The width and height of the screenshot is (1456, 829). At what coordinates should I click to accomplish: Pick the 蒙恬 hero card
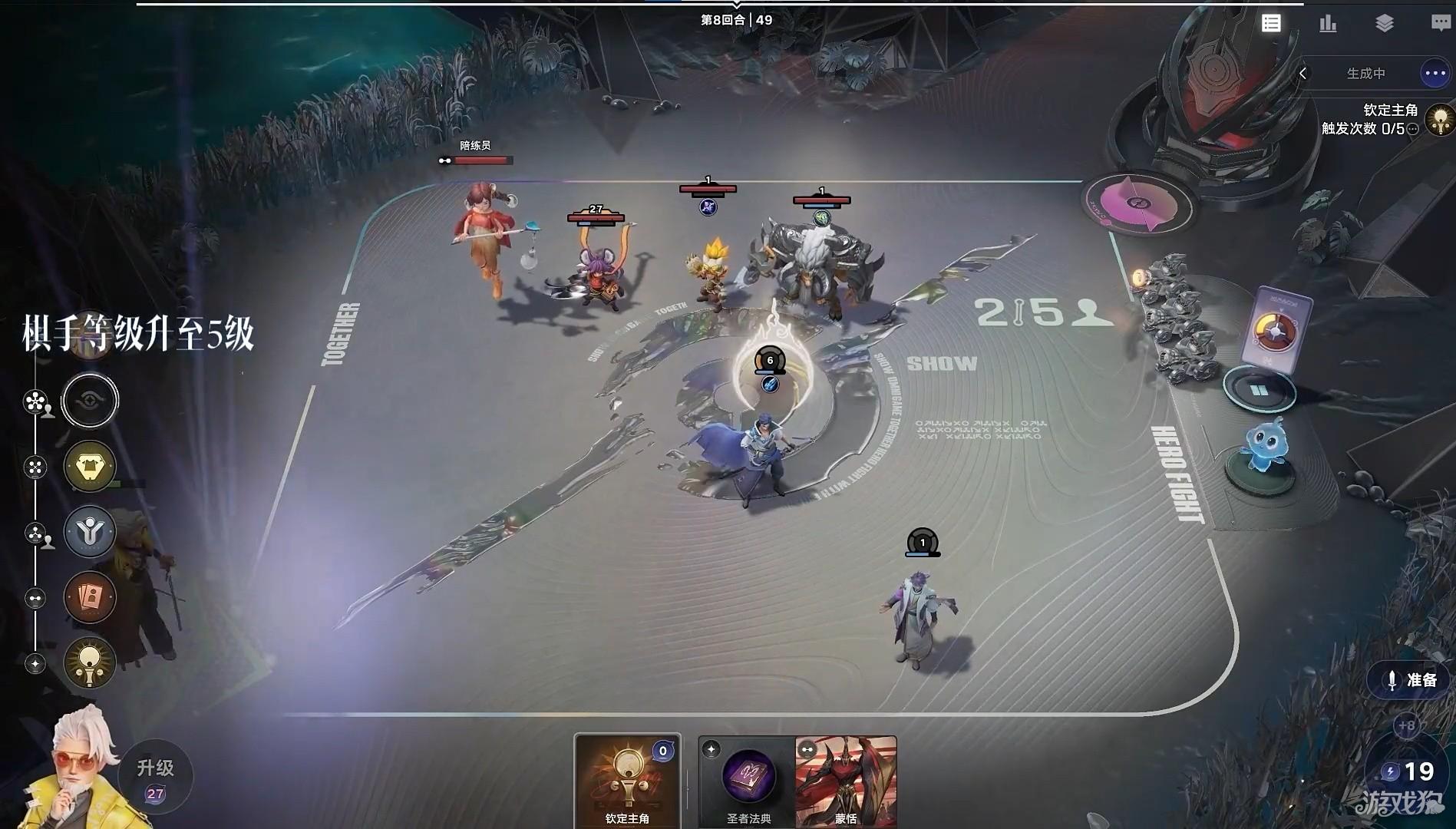(846, 778)
